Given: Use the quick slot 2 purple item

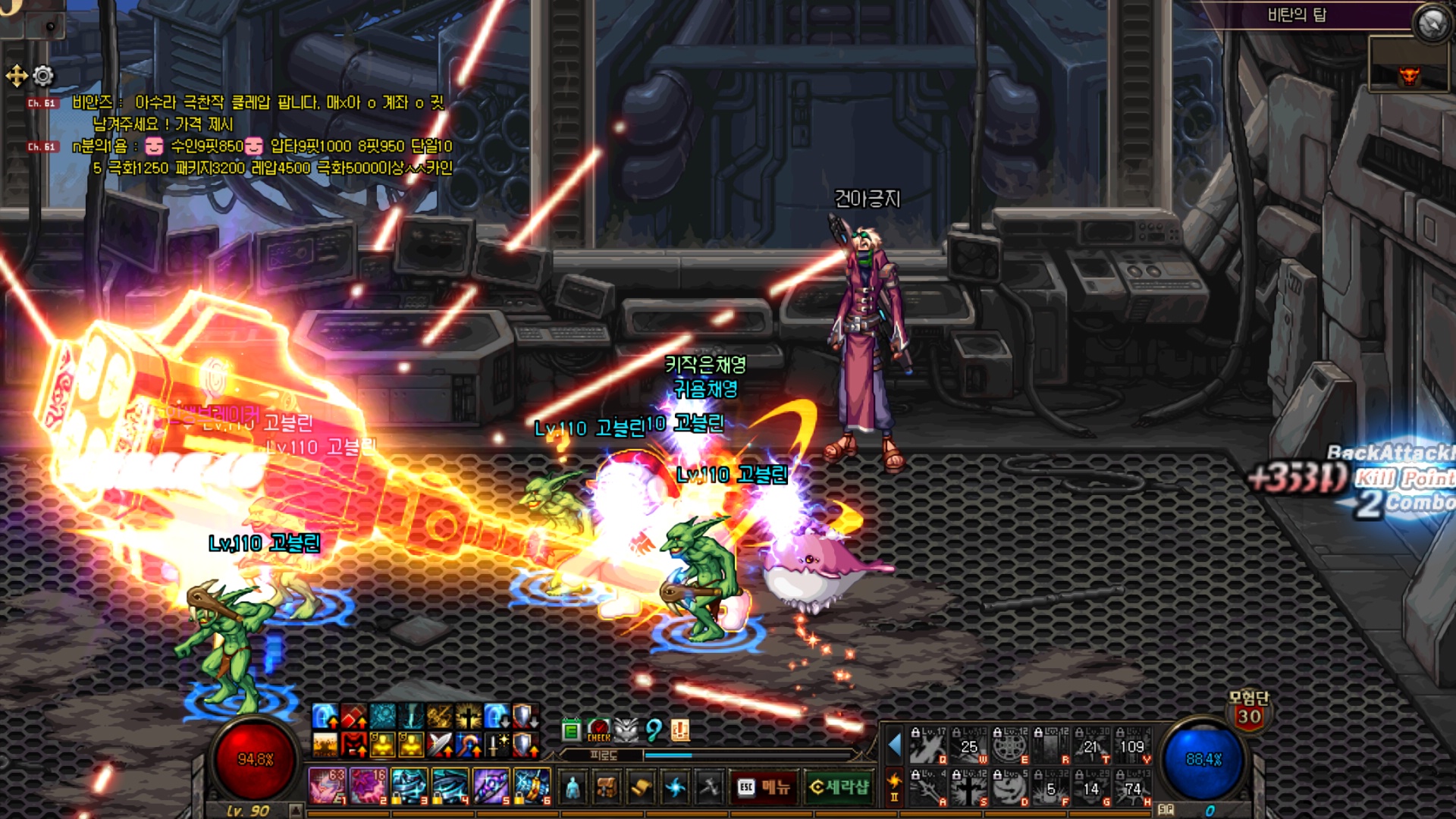Looking at the screenshot, I should coord(368,786).
